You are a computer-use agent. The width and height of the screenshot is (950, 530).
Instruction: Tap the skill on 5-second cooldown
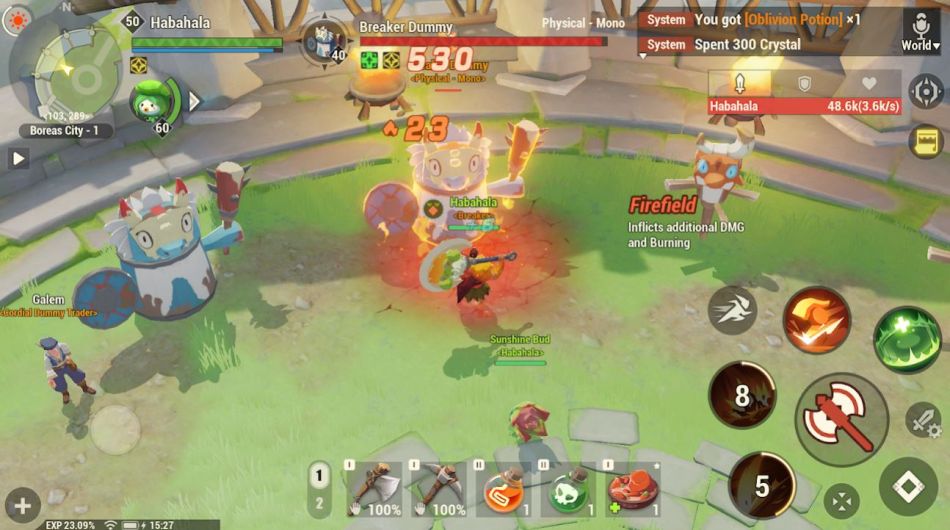coord(762,486)
